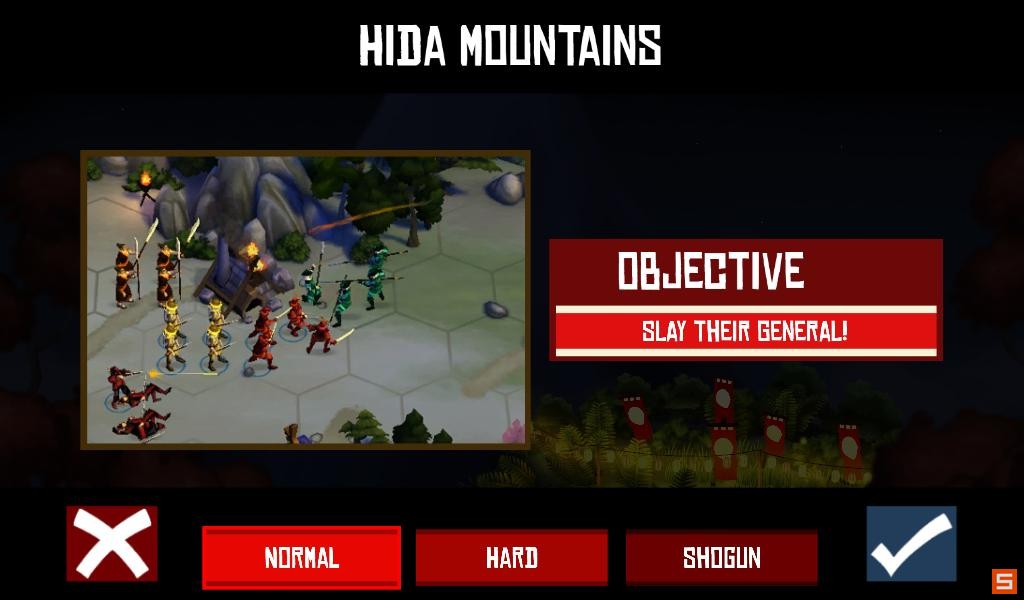This screenshot has height=600, width=1024.
Task: Pick Shogun difficulty
Action: point(721,557)
